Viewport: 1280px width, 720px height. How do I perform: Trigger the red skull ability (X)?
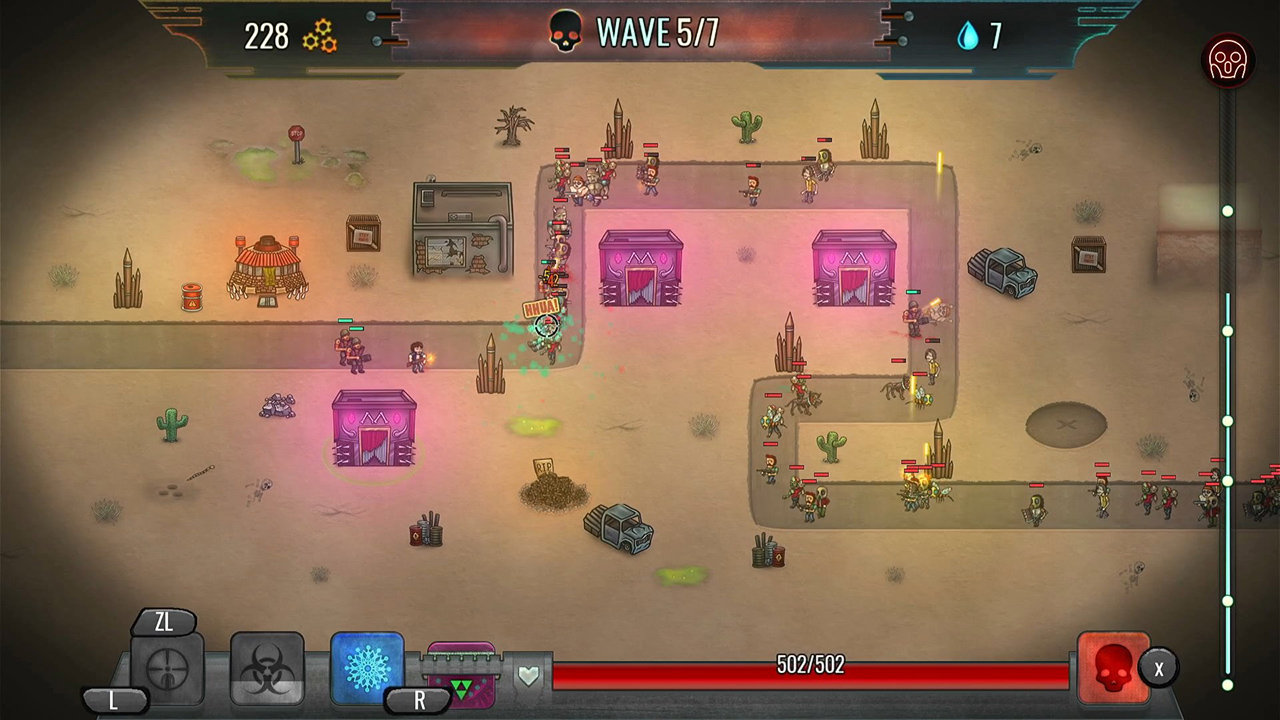[x=1113, y=665]
